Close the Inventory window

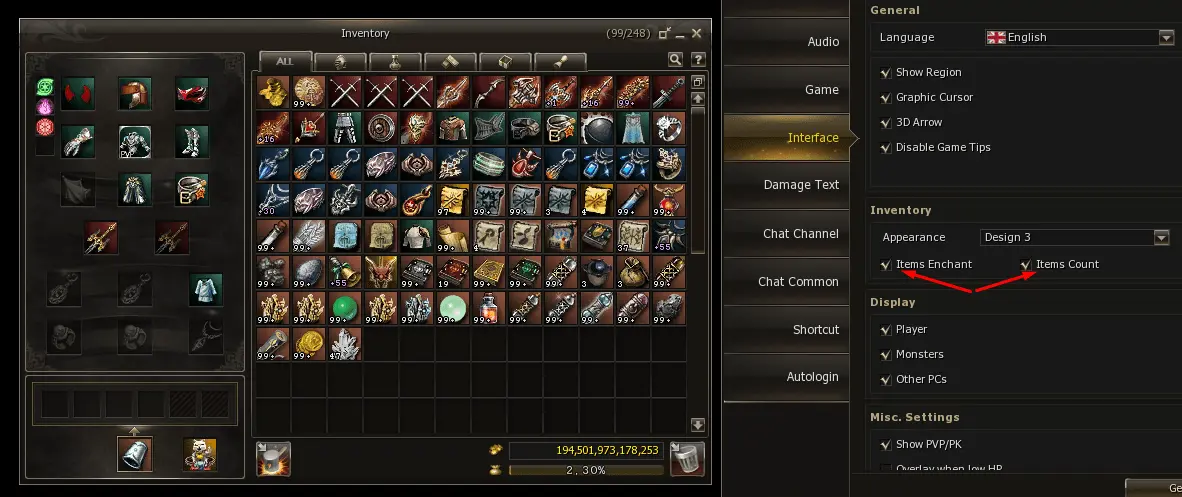696,33
